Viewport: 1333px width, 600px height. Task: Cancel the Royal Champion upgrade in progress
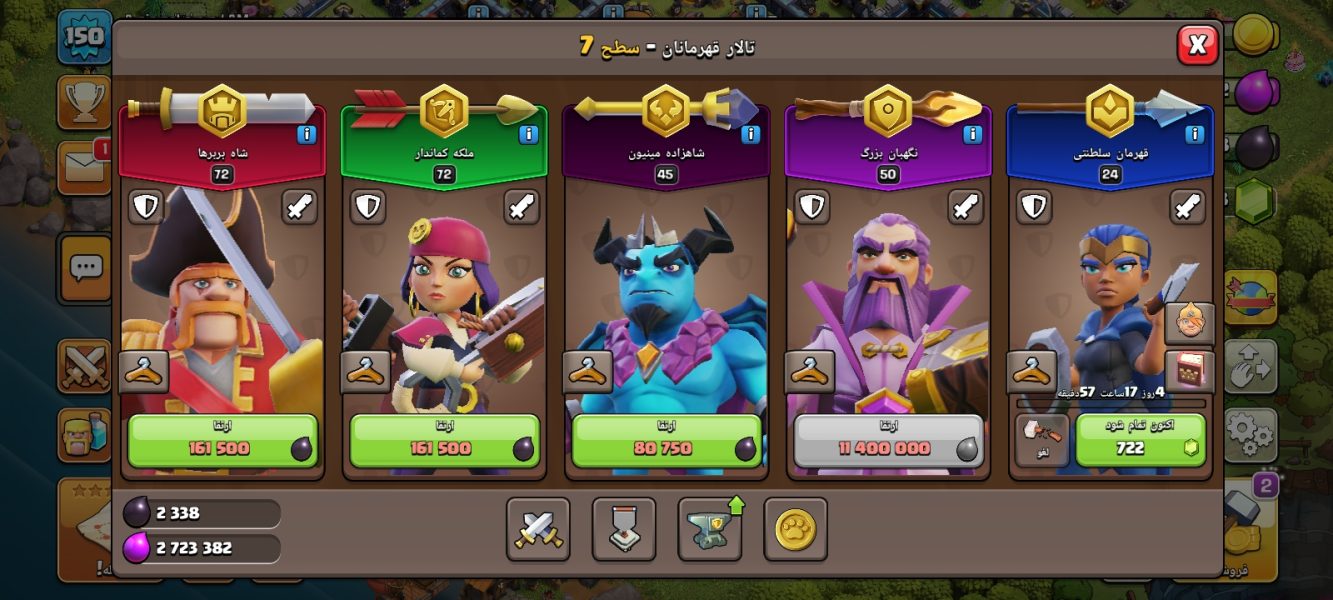pos(1042,441)
